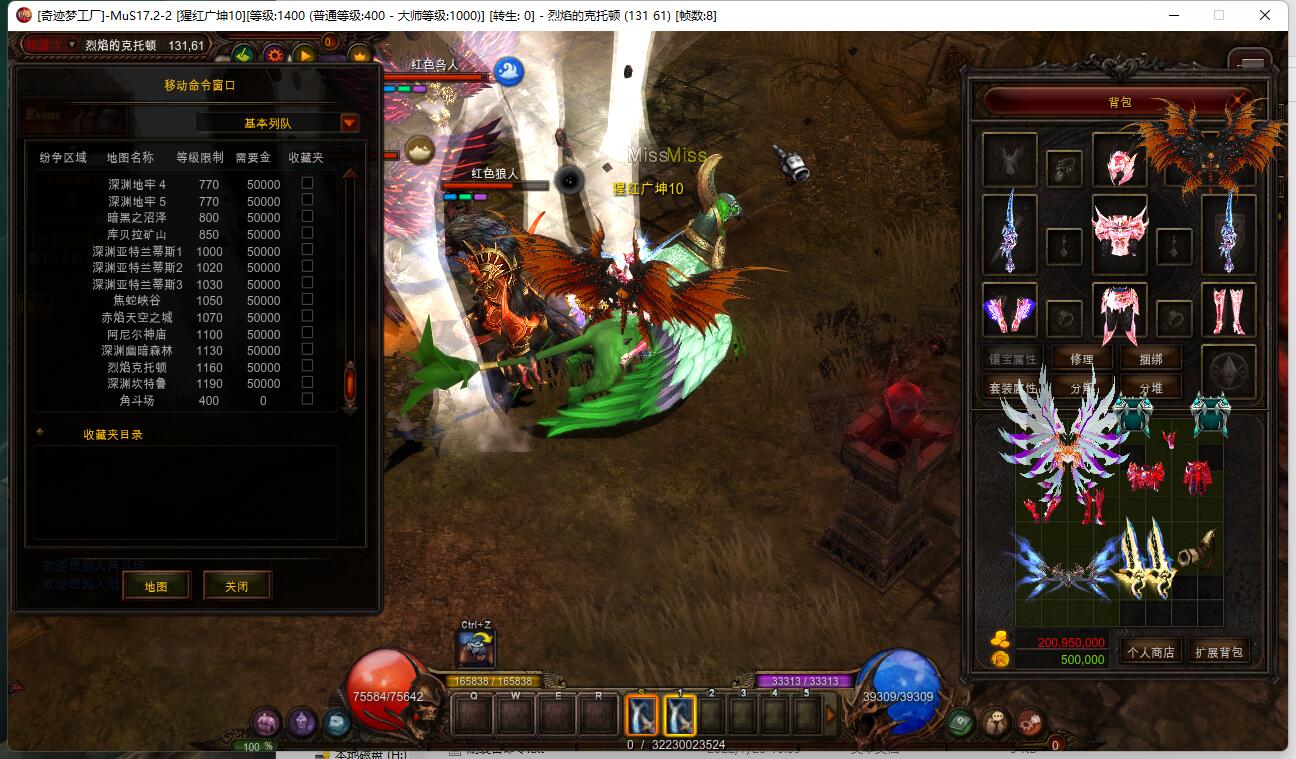Select 深渊地牢 4 in the map list
Screen dimensions: 1296x759
[137, 184]
